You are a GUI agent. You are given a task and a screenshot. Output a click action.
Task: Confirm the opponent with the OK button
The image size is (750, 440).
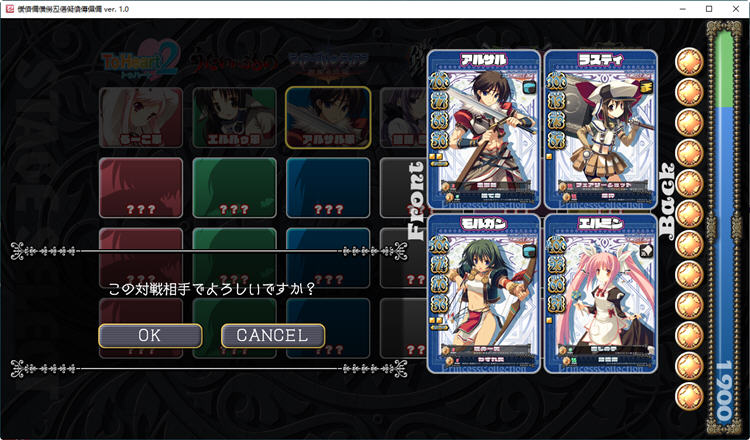(x=150, y=335)
